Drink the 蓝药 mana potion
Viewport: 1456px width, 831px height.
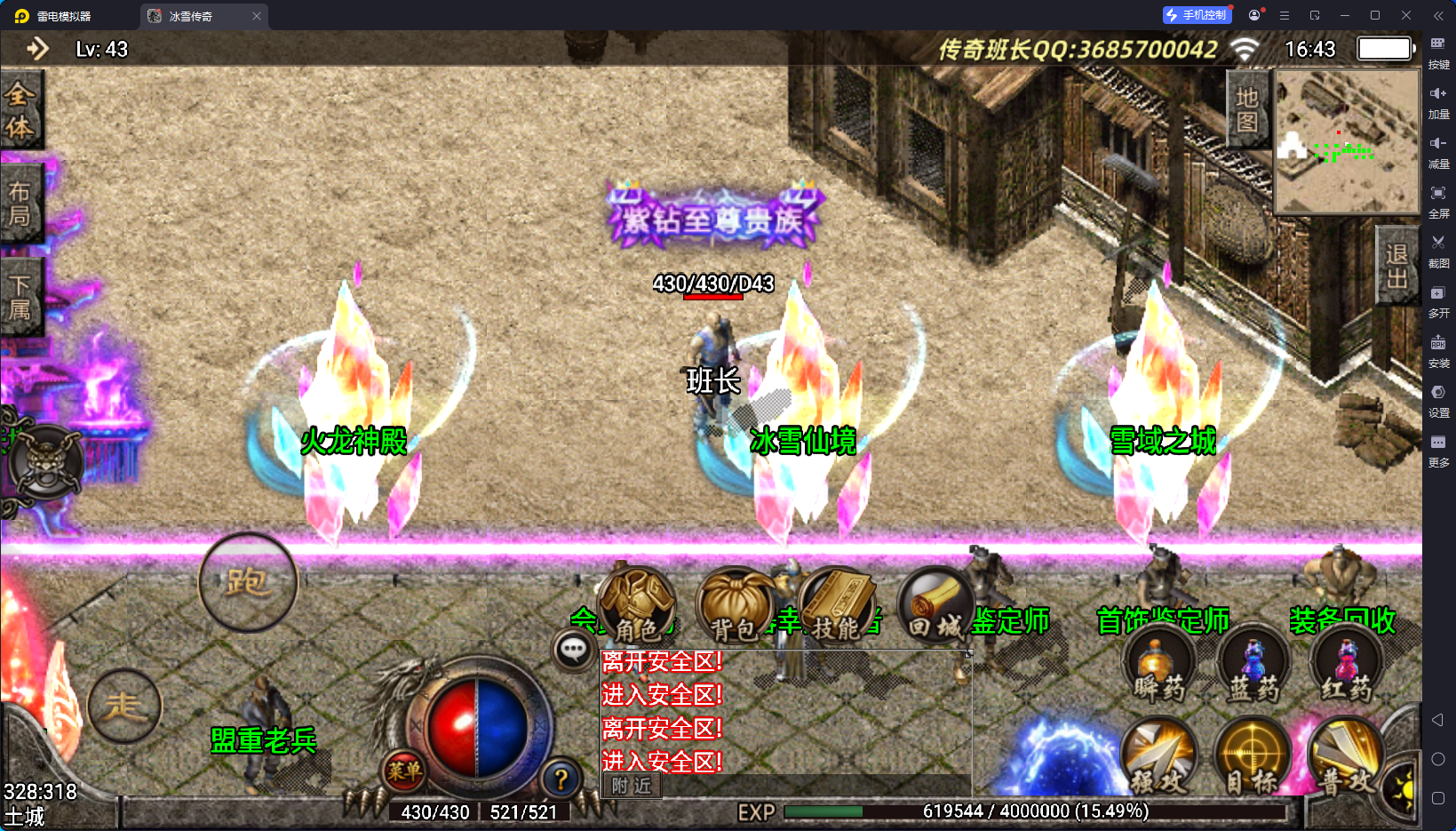(x=1253, y=667)
